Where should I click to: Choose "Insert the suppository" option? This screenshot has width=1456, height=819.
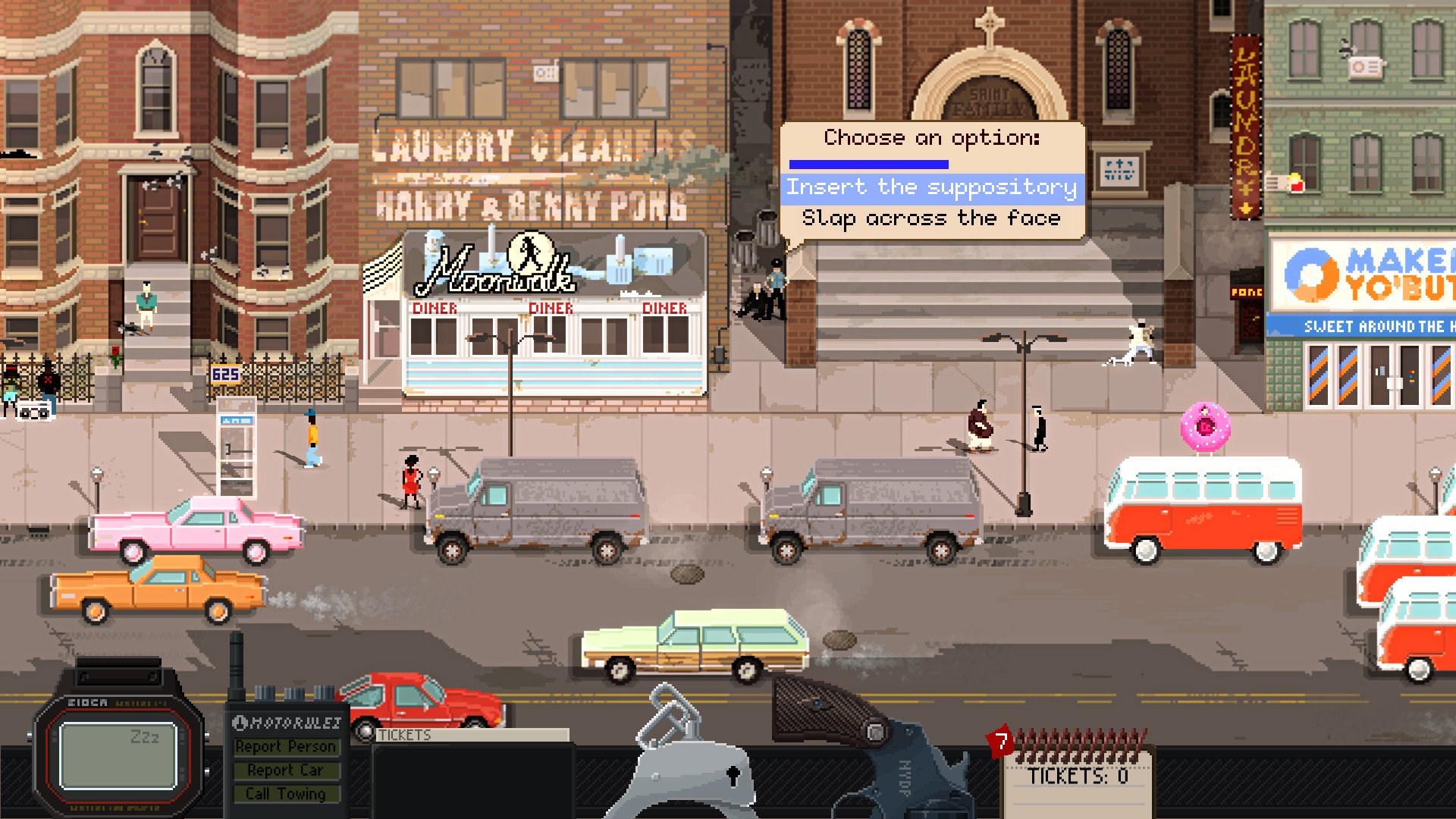click(931, 187)
